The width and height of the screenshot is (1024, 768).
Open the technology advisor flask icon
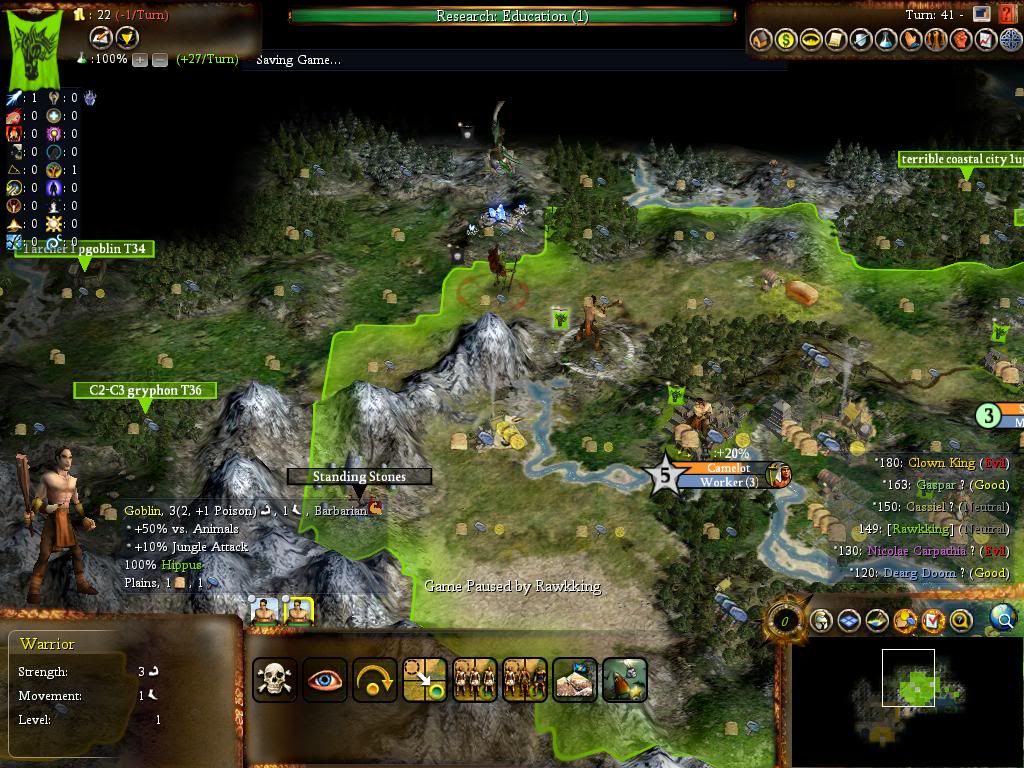tap(886, 40)
